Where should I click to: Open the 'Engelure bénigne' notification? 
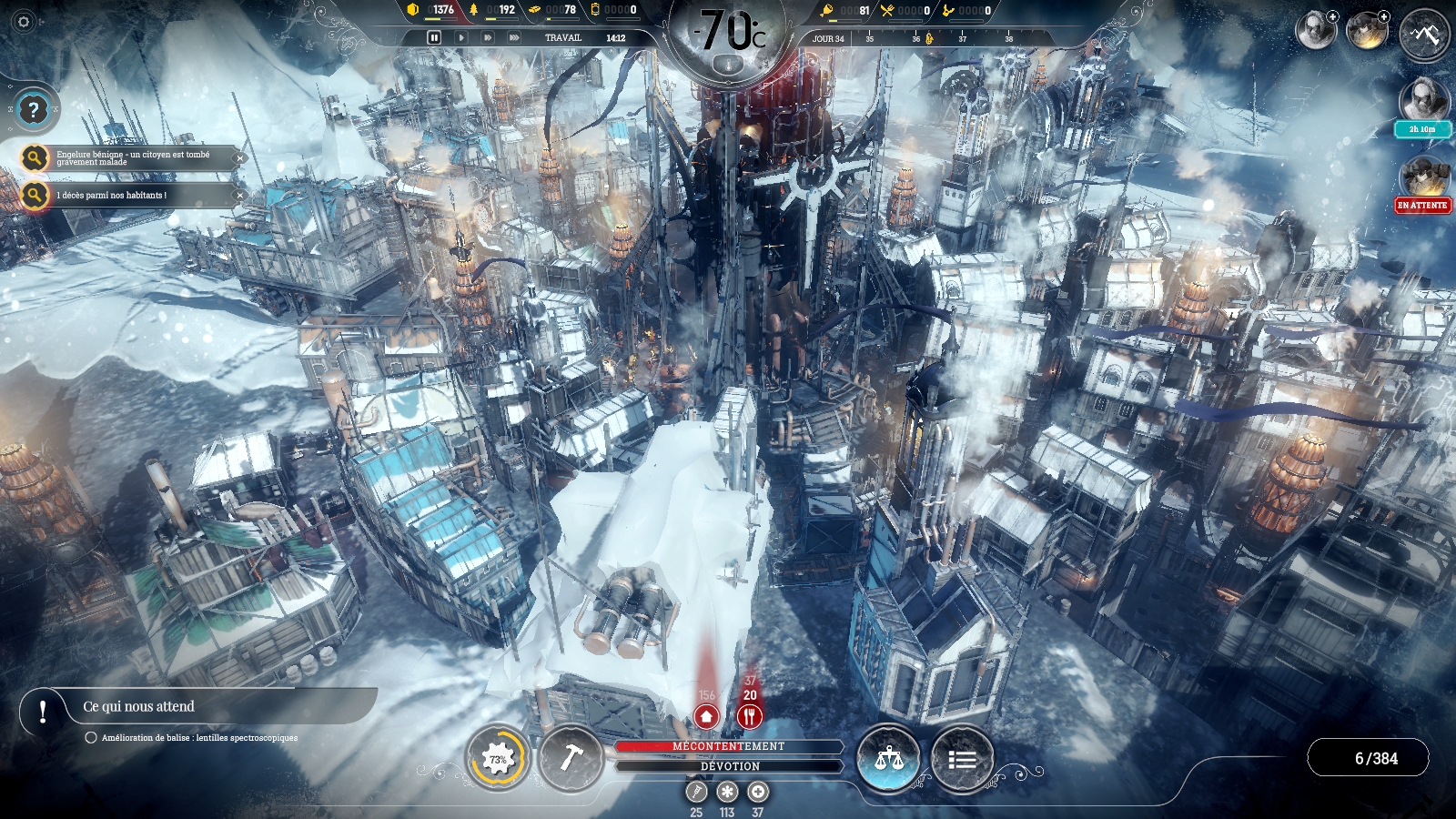click(132, 158)
